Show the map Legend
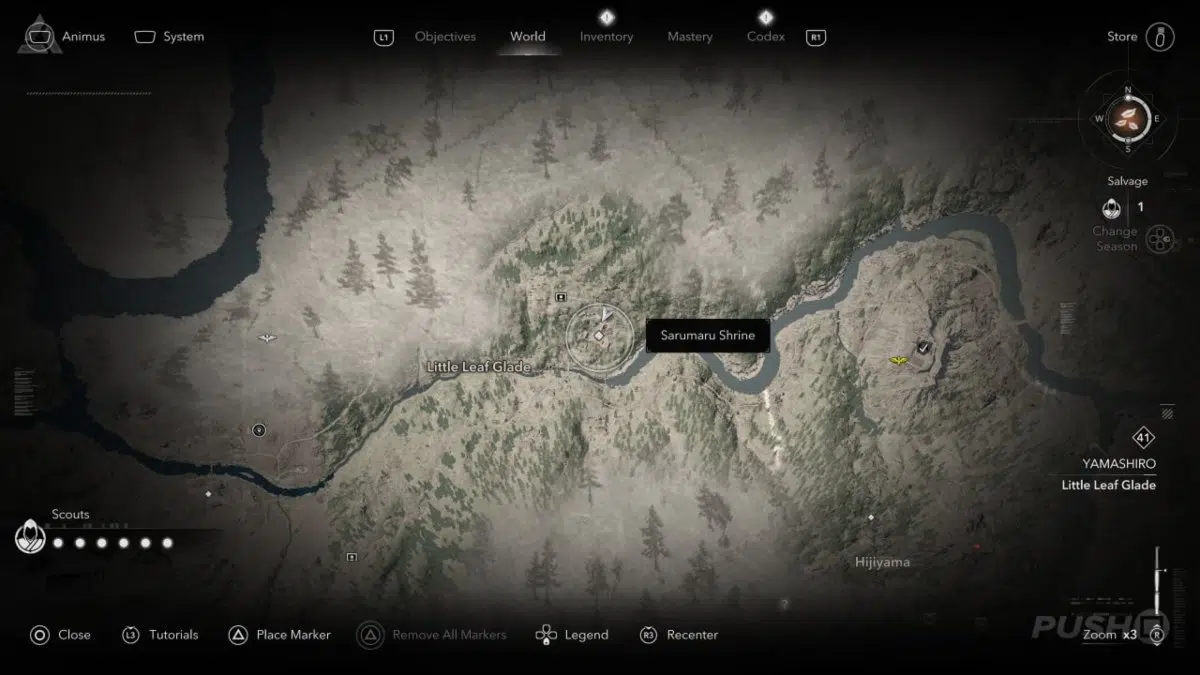Screen dimensions: 1200x675 pyautogui.click(x=572, y=635)
